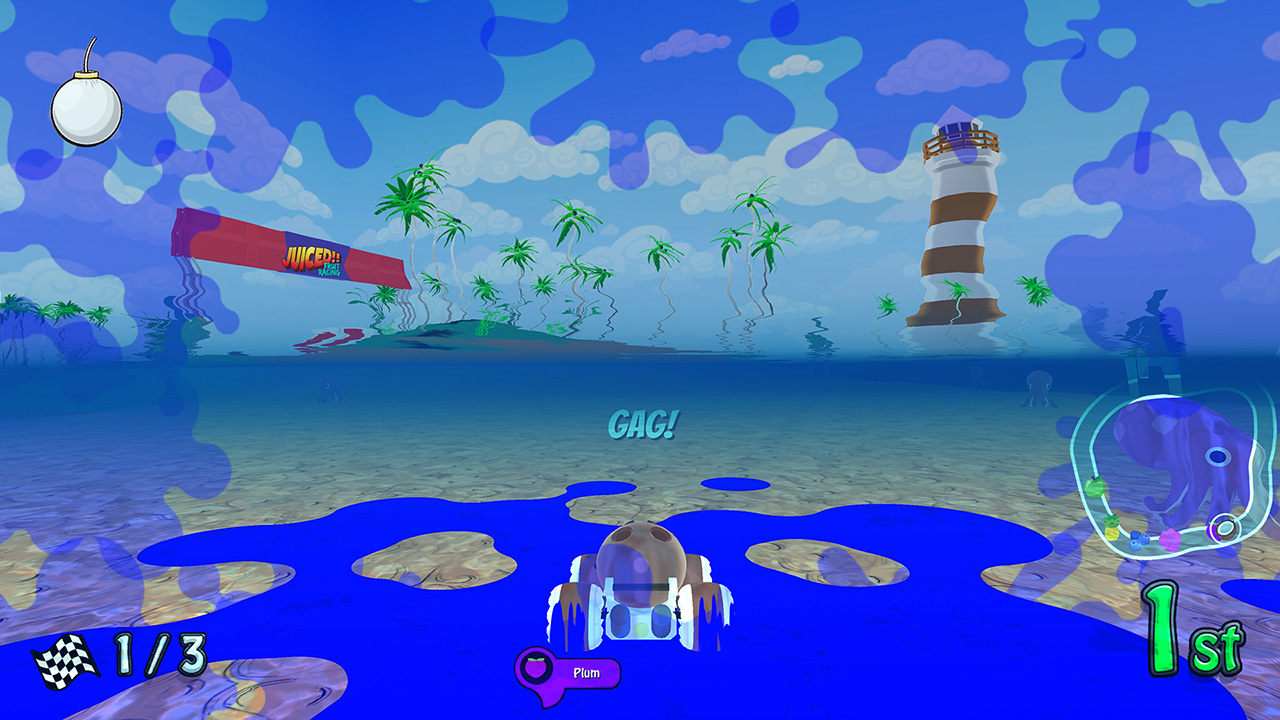Image resolution: width=1280 pixels, height=720 pixels.
Task: Toggle the GAG! speech effect
Action: coord(644,424)
